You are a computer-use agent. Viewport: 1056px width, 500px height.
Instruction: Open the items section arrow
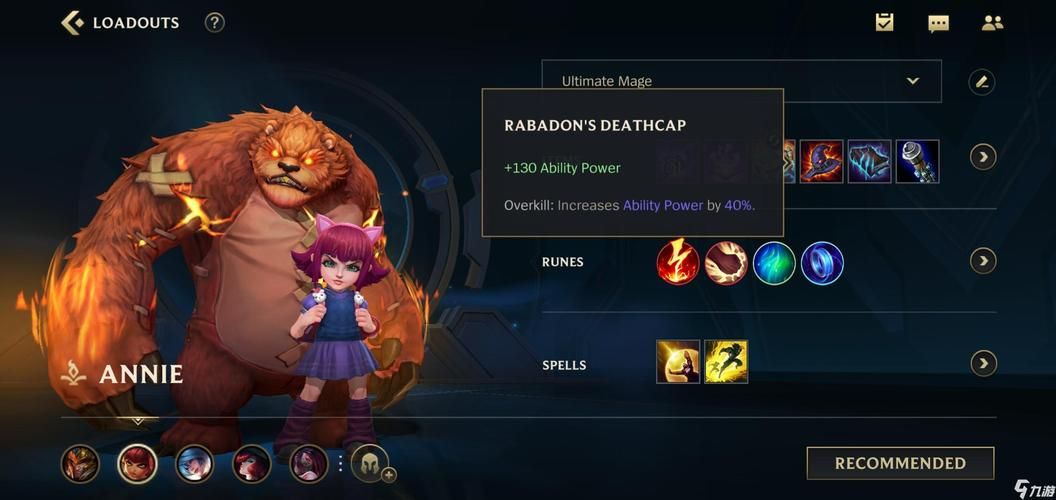pos(983,157)
